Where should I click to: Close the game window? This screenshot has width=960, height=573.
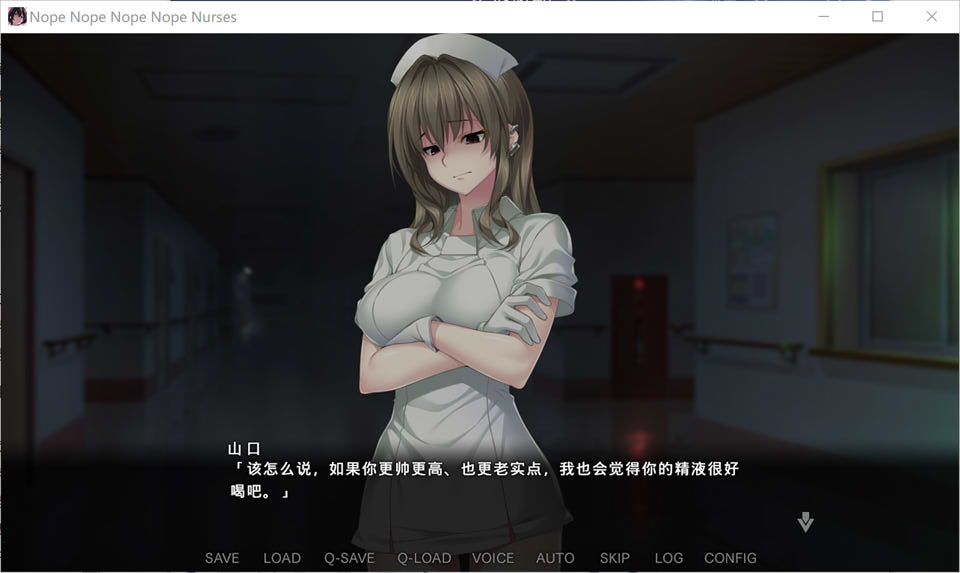pos(931,17)
